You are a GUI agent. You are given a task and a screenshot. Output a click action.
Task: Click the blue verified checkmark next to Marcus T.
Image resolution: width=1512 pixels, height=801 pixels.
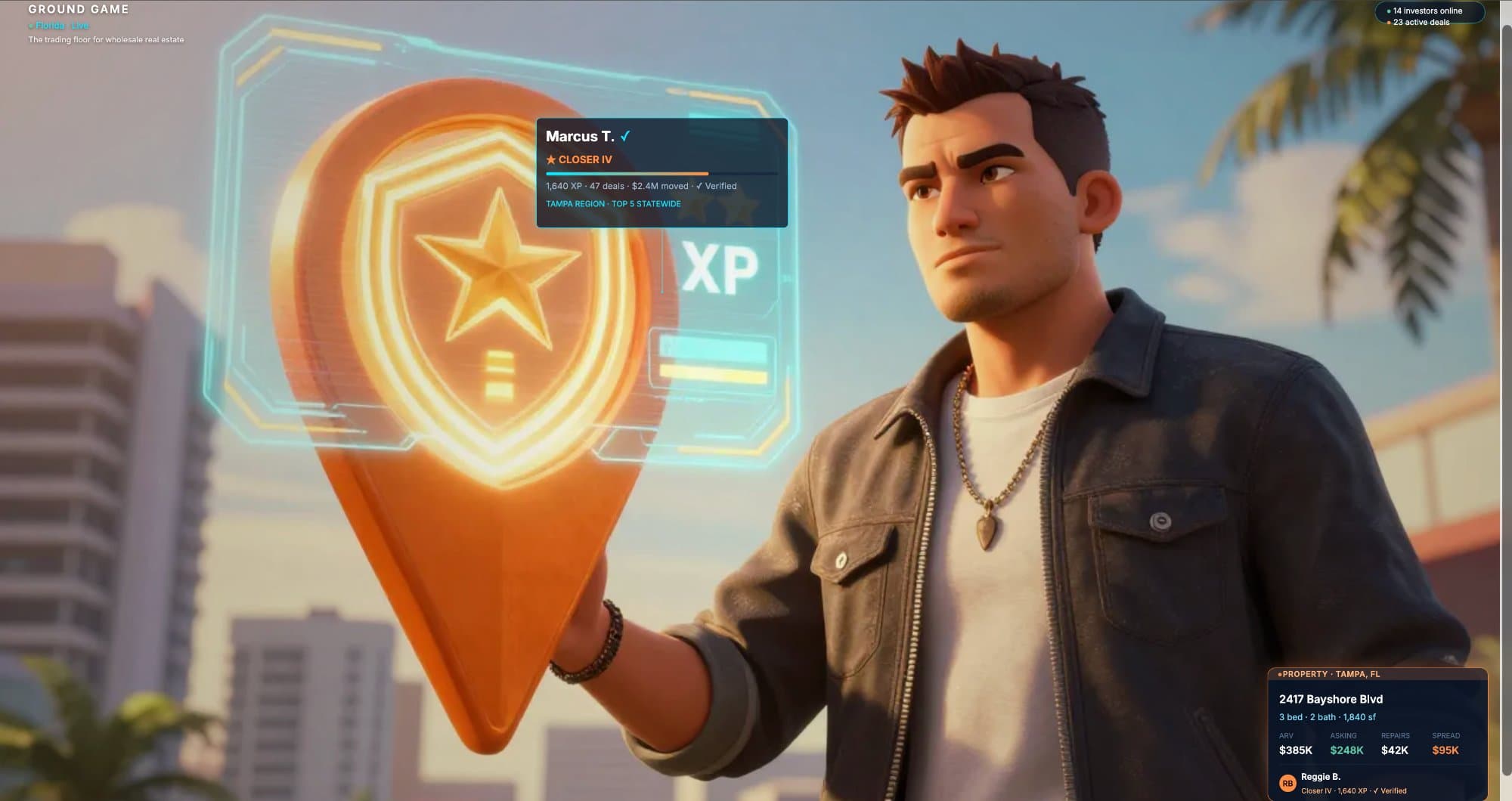pos(625,136)
